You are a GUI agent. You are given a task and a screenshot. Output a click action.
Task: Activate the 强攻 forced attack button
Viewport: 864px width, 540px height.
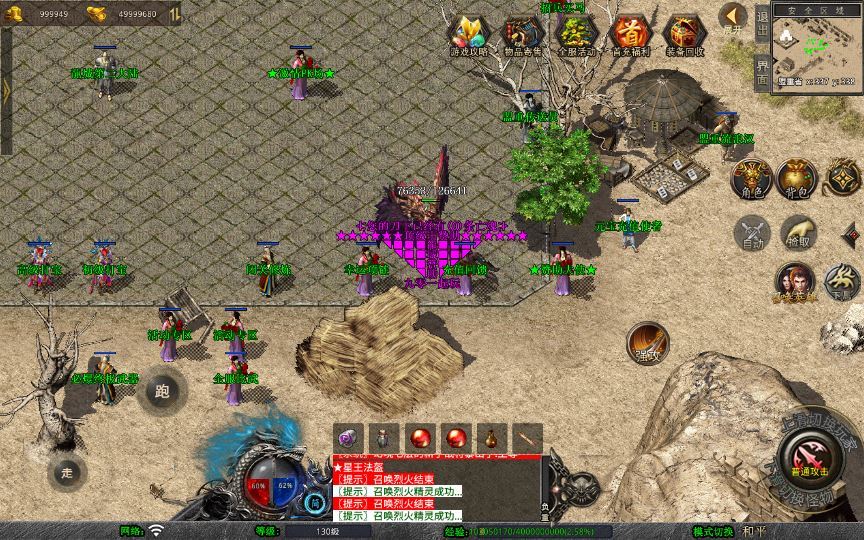(x=647, y=342)
